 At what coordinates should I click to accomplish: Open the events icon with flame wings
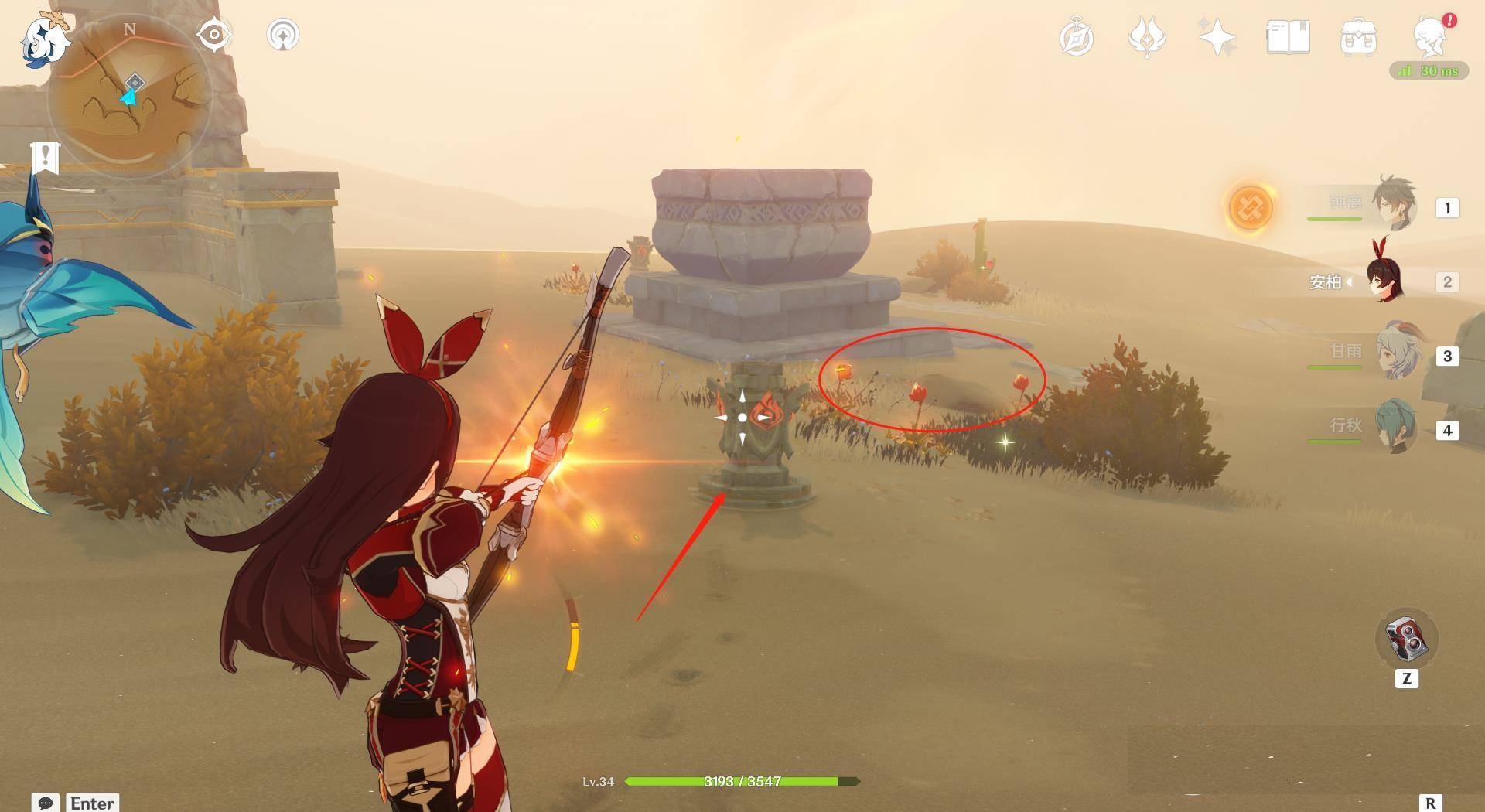click(1147, 37)
